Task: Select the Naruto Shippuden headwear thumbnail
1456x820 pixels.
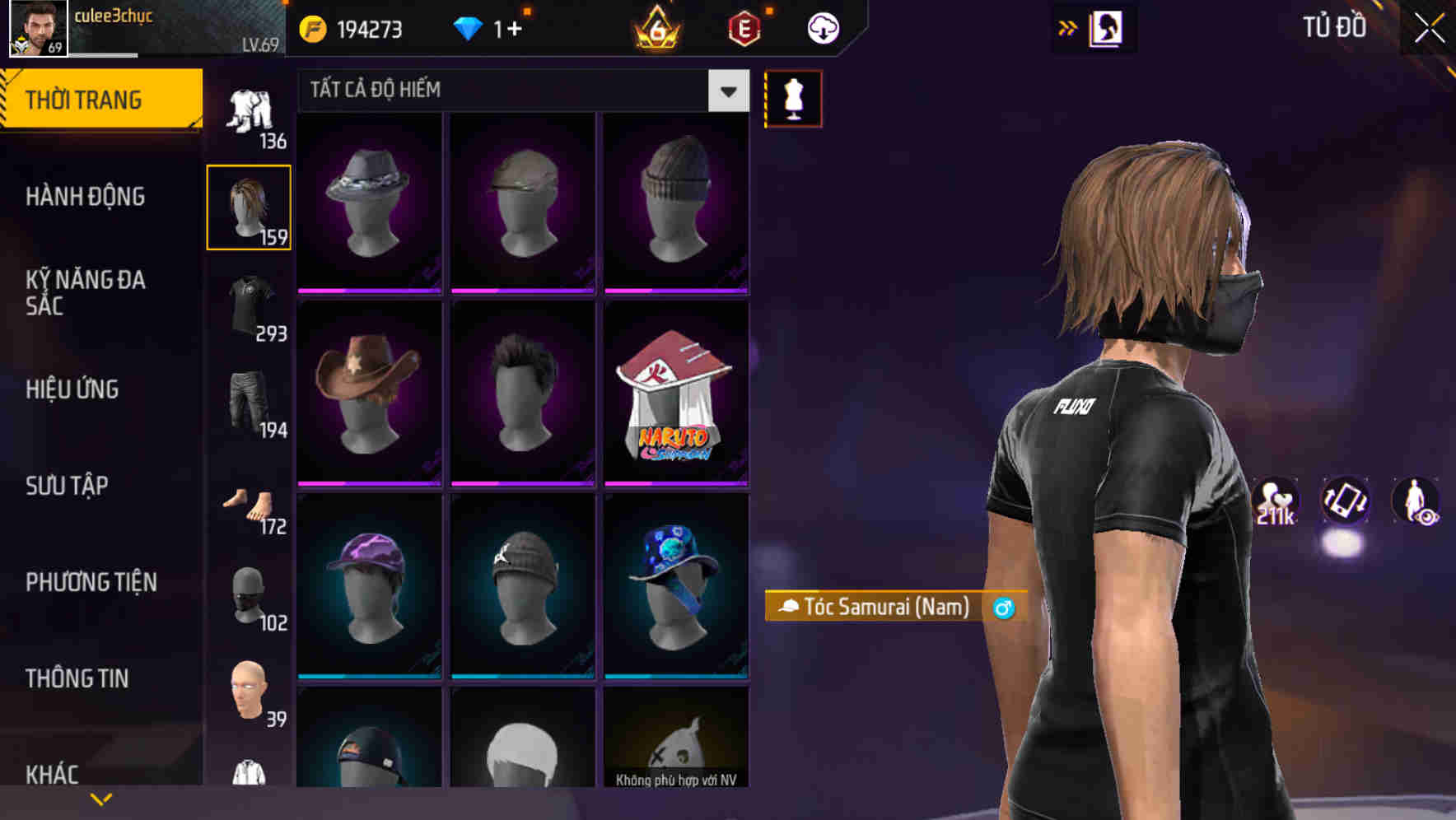Action: [x=677, y=393]
